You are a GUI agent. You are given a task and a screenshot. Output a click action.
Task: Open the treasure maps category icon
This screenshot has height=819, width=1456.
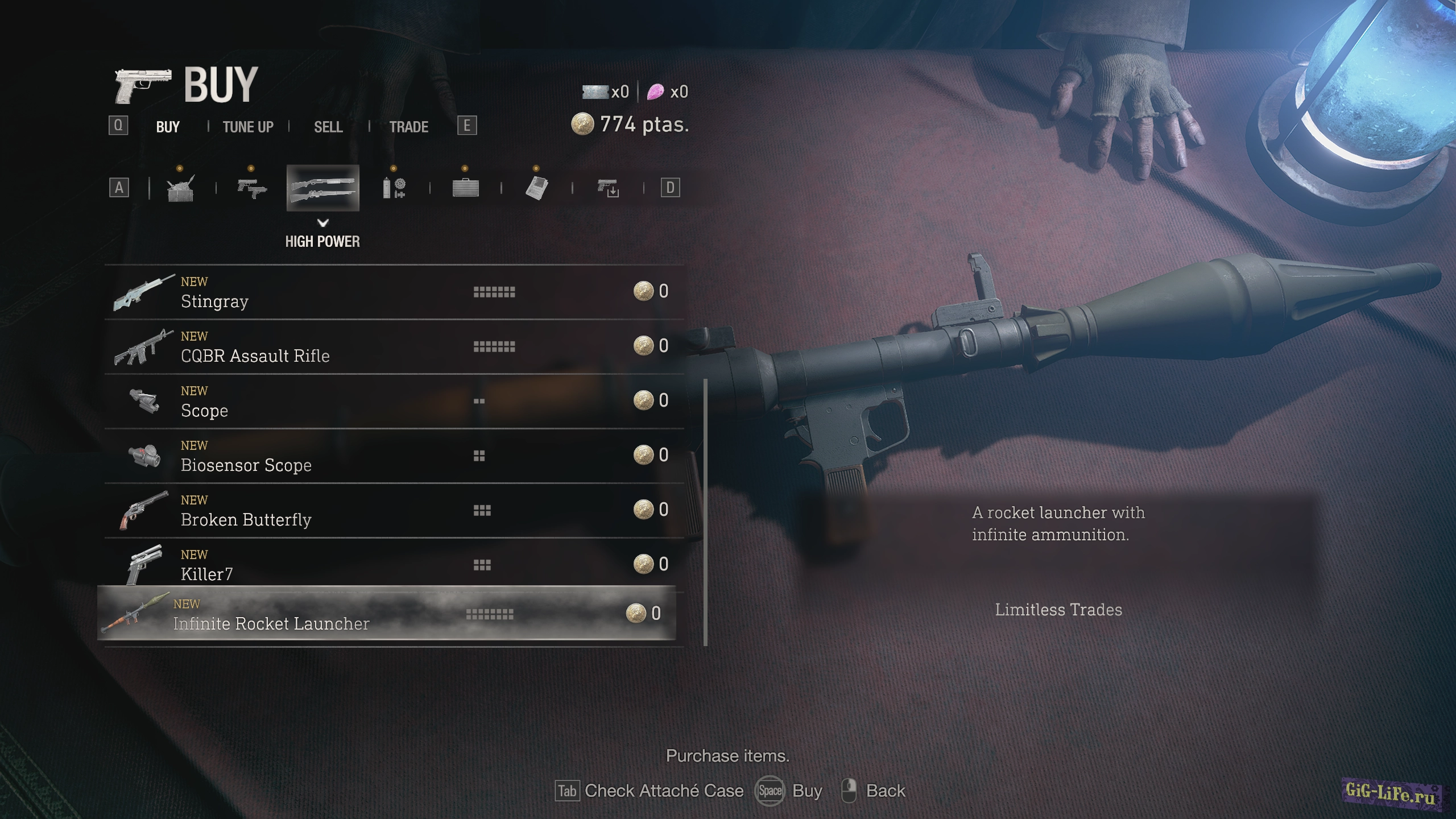pyautogui.click(x=537, y=188)
